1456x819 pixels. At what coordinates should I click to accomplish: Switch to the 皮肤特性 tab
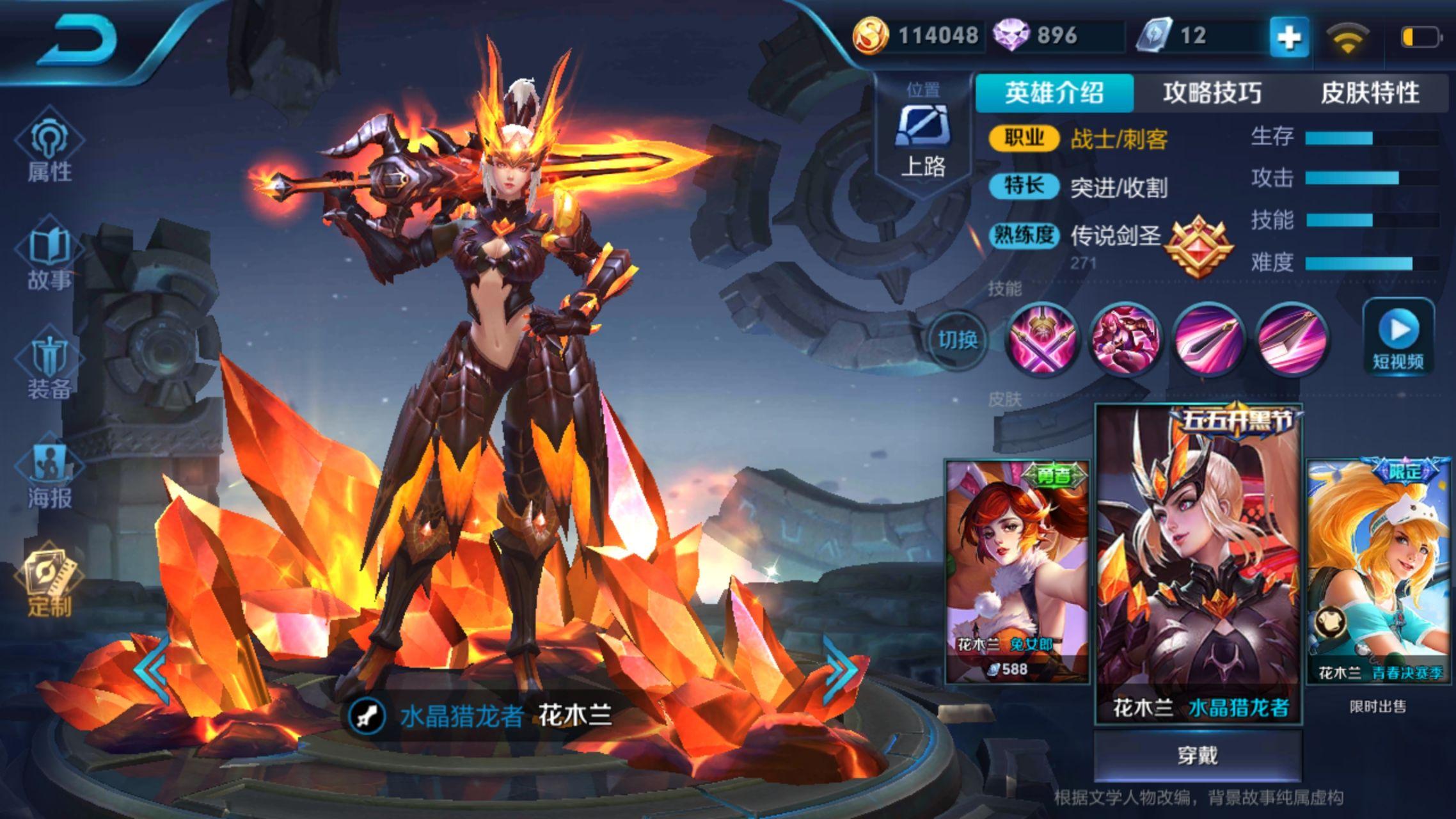(x=1370, y=93)
